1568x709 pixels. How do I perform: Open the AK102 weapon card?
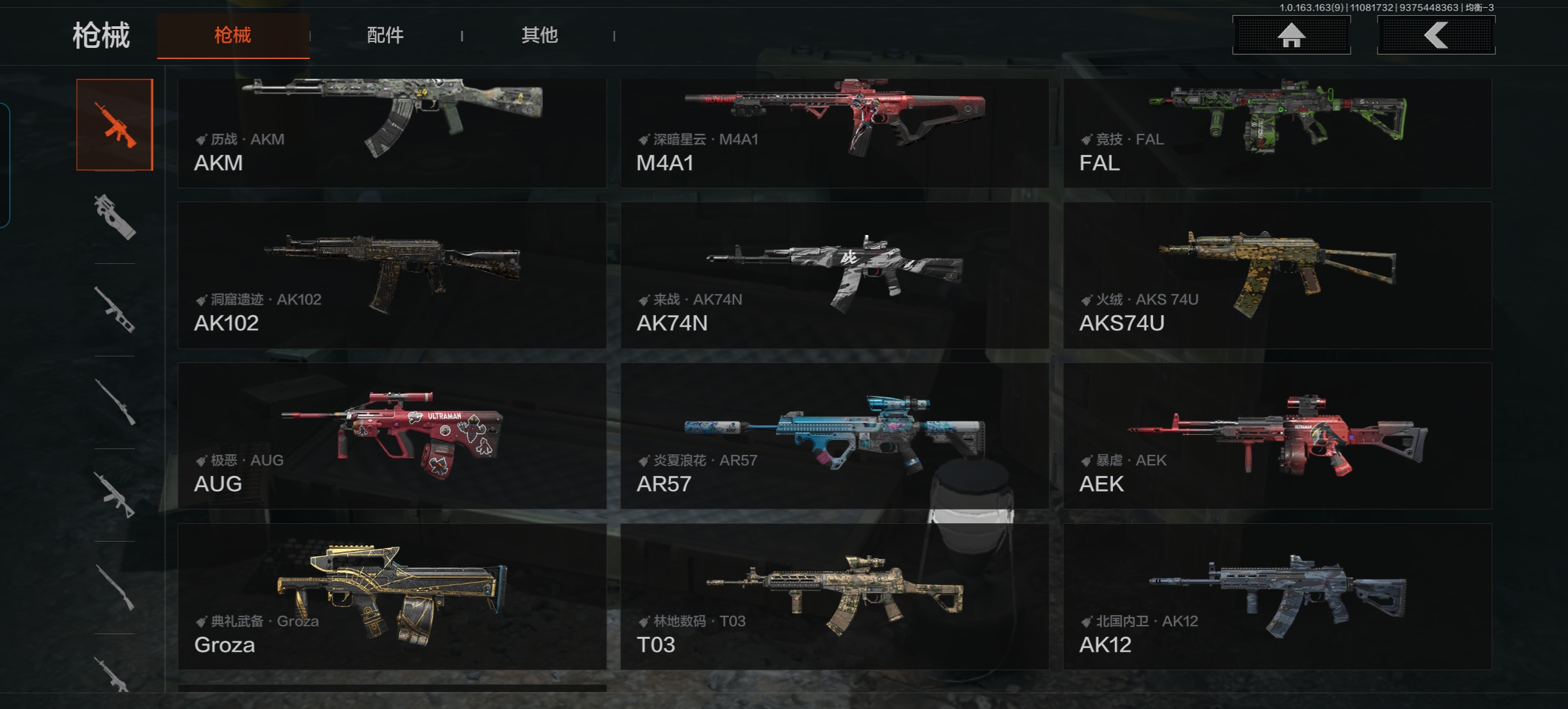tap(392, 275)
